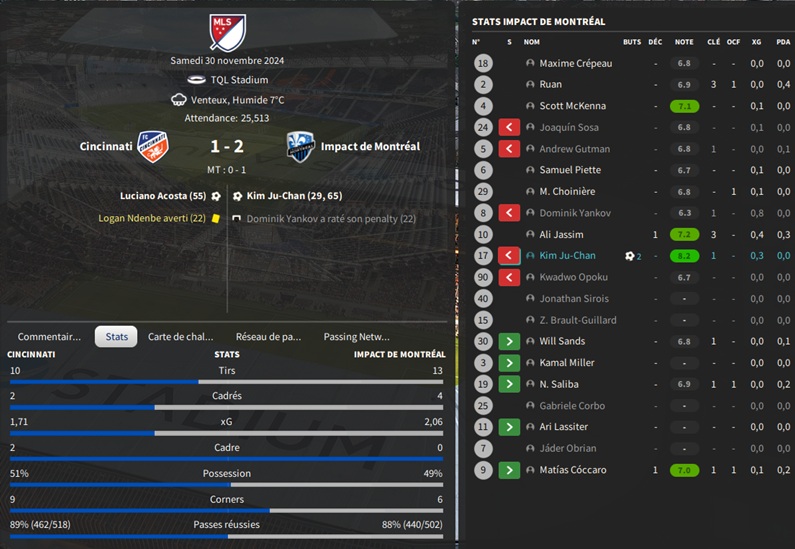Open the Carte de chaleur tab
This screenshot has height=549, width=795.
point(180,337)
